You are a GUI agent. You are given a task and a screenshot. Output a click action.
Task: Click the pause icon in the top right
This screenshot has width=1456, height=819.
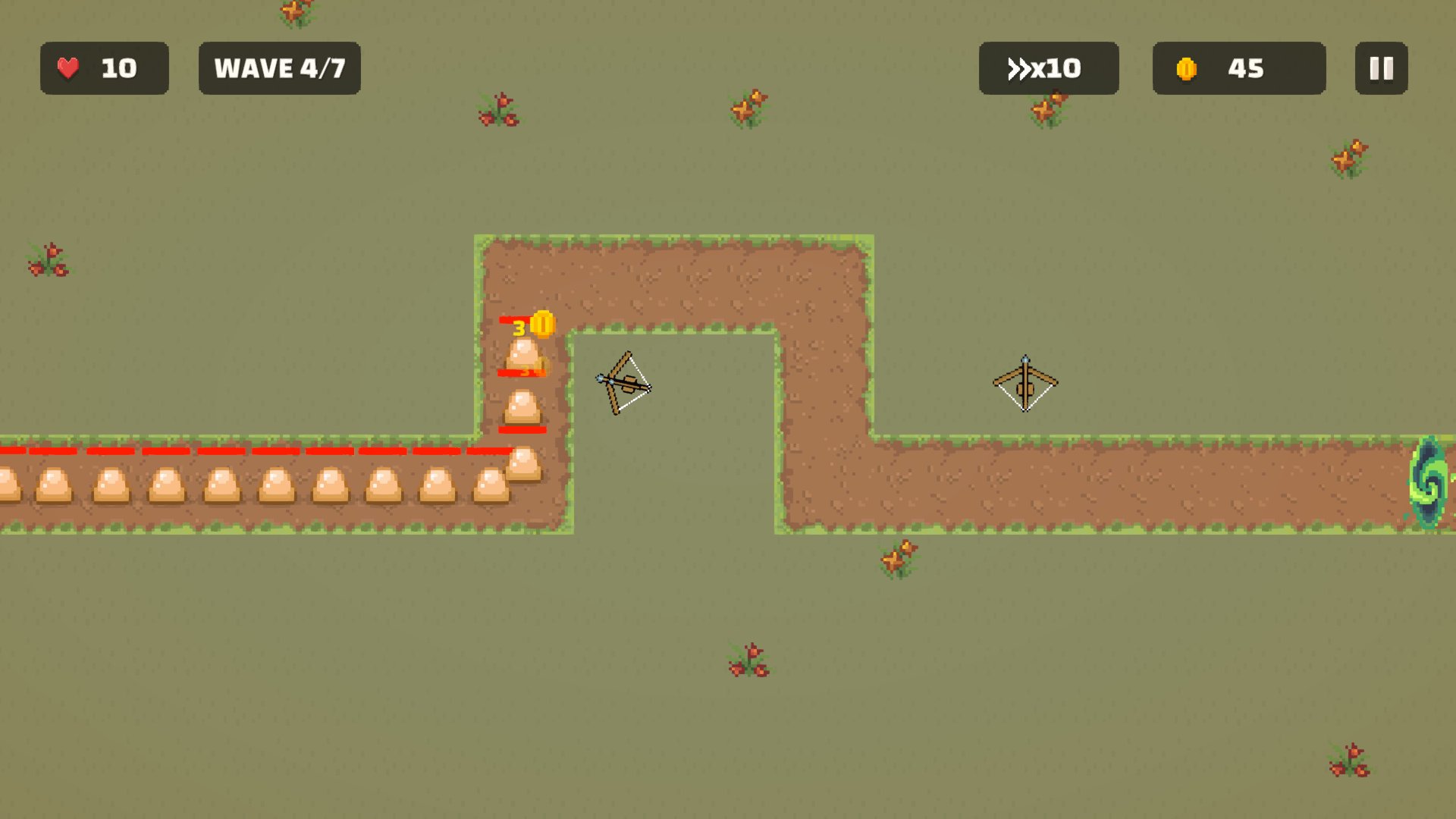1381,69
